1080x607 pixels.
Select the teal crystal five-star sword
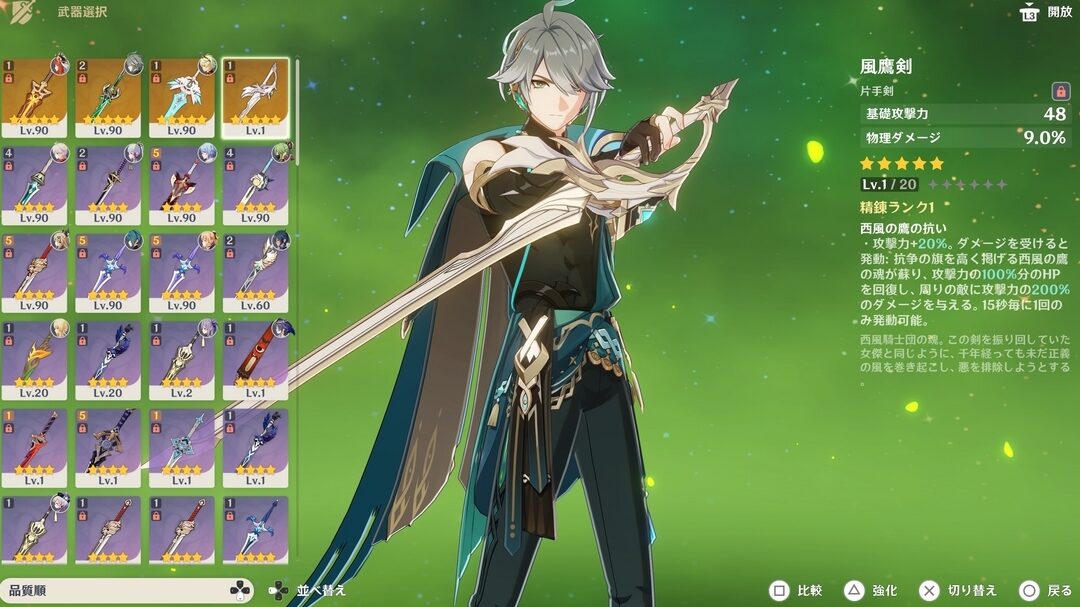click(182, 97)
